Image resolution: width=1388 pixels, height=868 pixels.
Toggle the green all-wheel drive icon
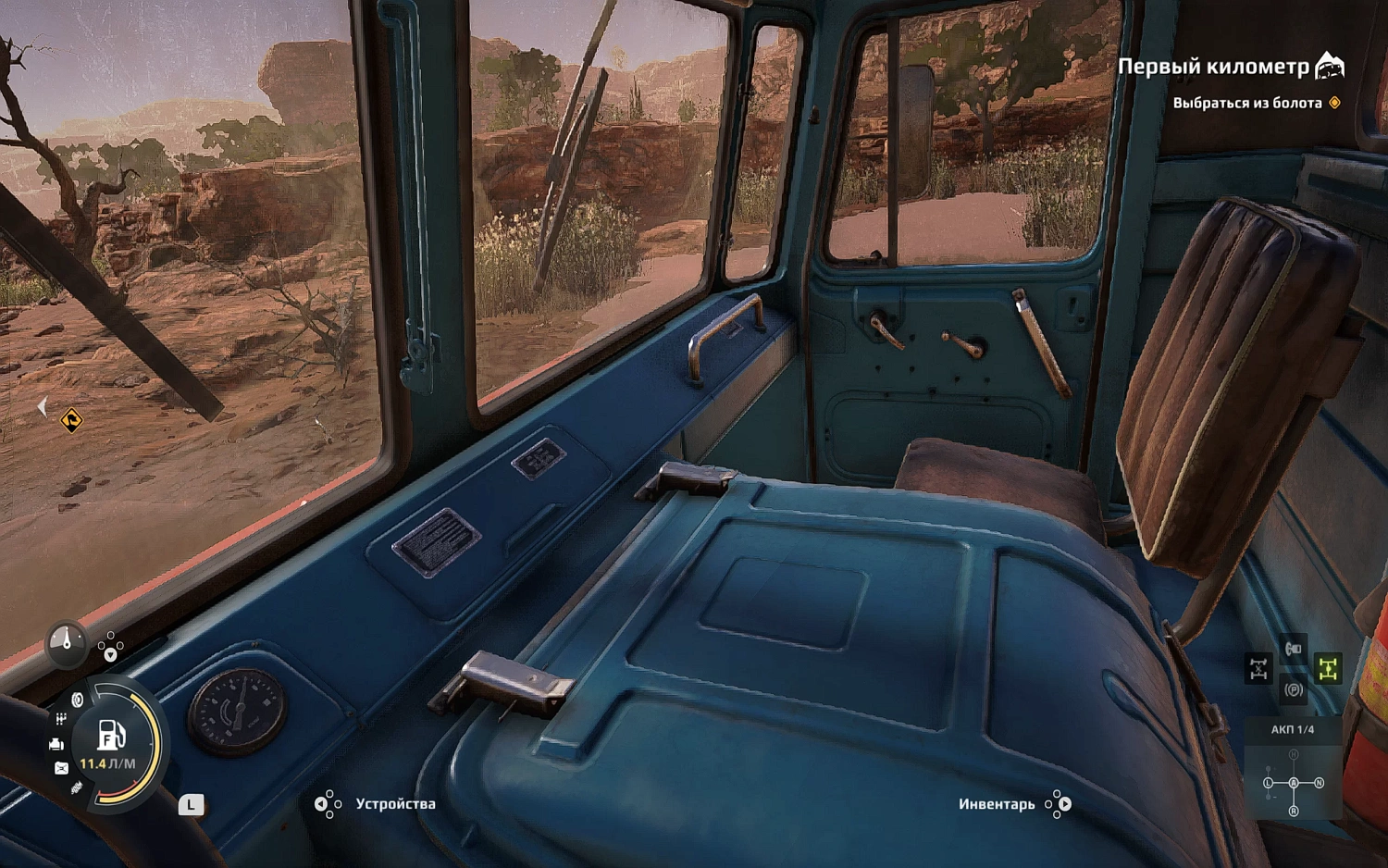[x=1328, y=668]
